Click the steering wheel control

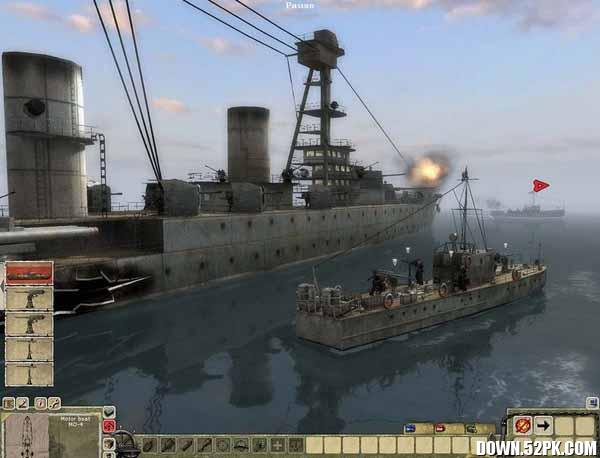click(122, 442)
